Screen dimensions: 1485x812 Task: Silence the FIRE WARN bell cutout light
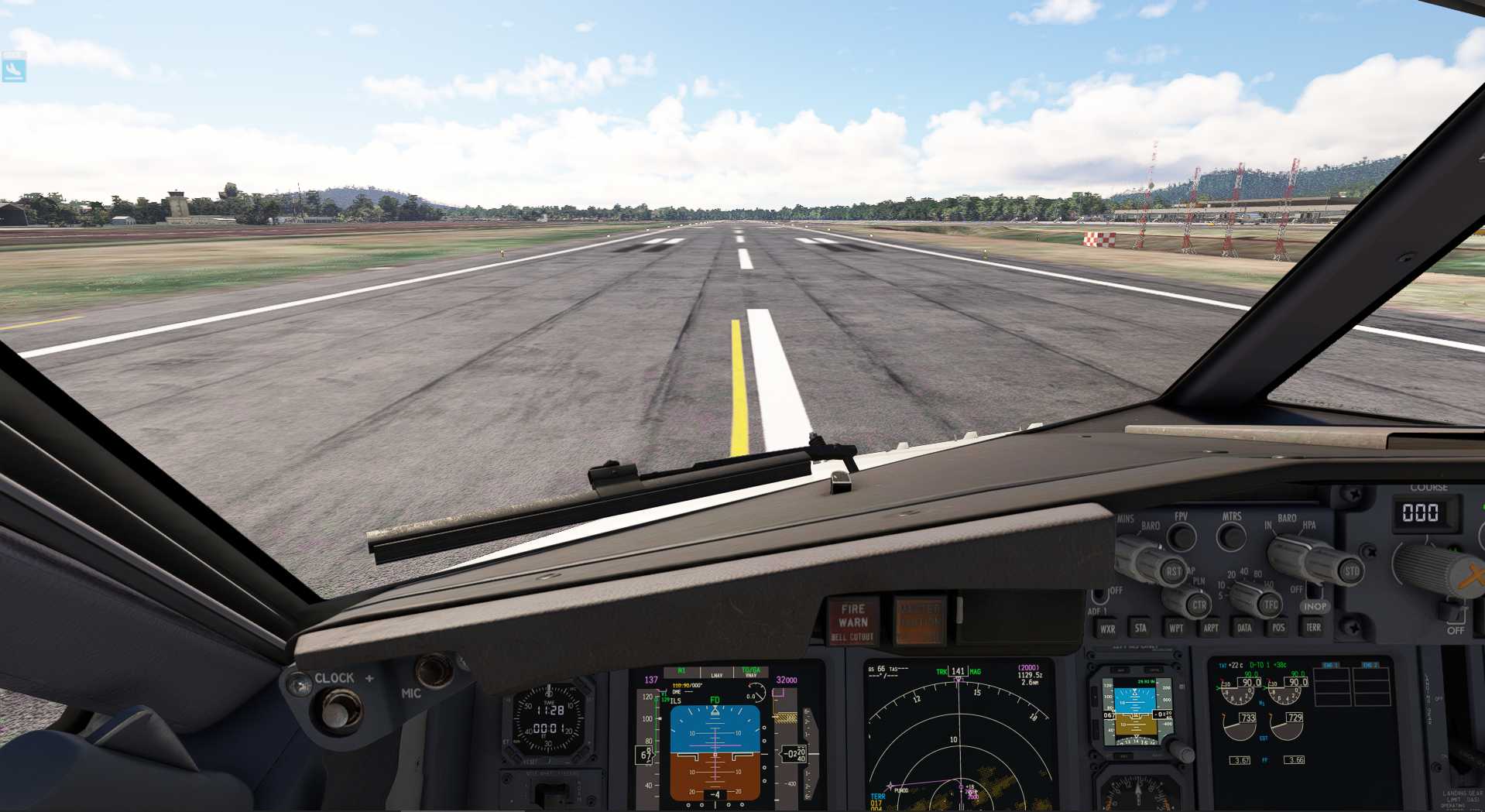pos(852,622)
